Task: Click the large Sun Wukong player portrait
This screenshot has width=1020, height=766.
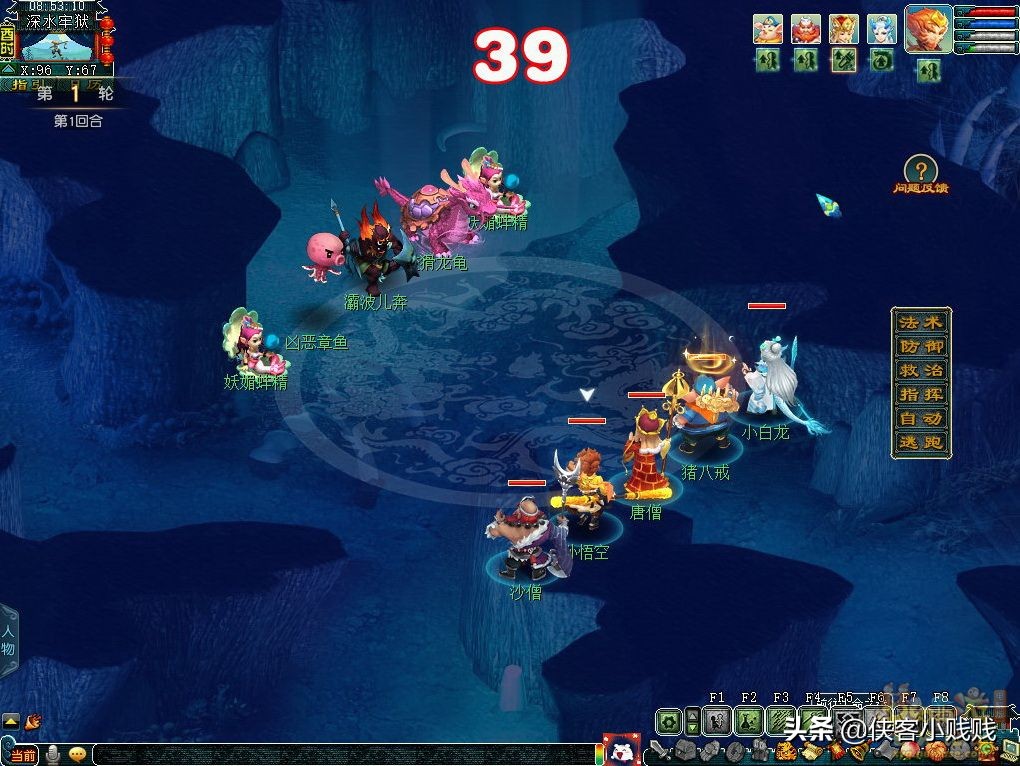Action: [928, 28]
